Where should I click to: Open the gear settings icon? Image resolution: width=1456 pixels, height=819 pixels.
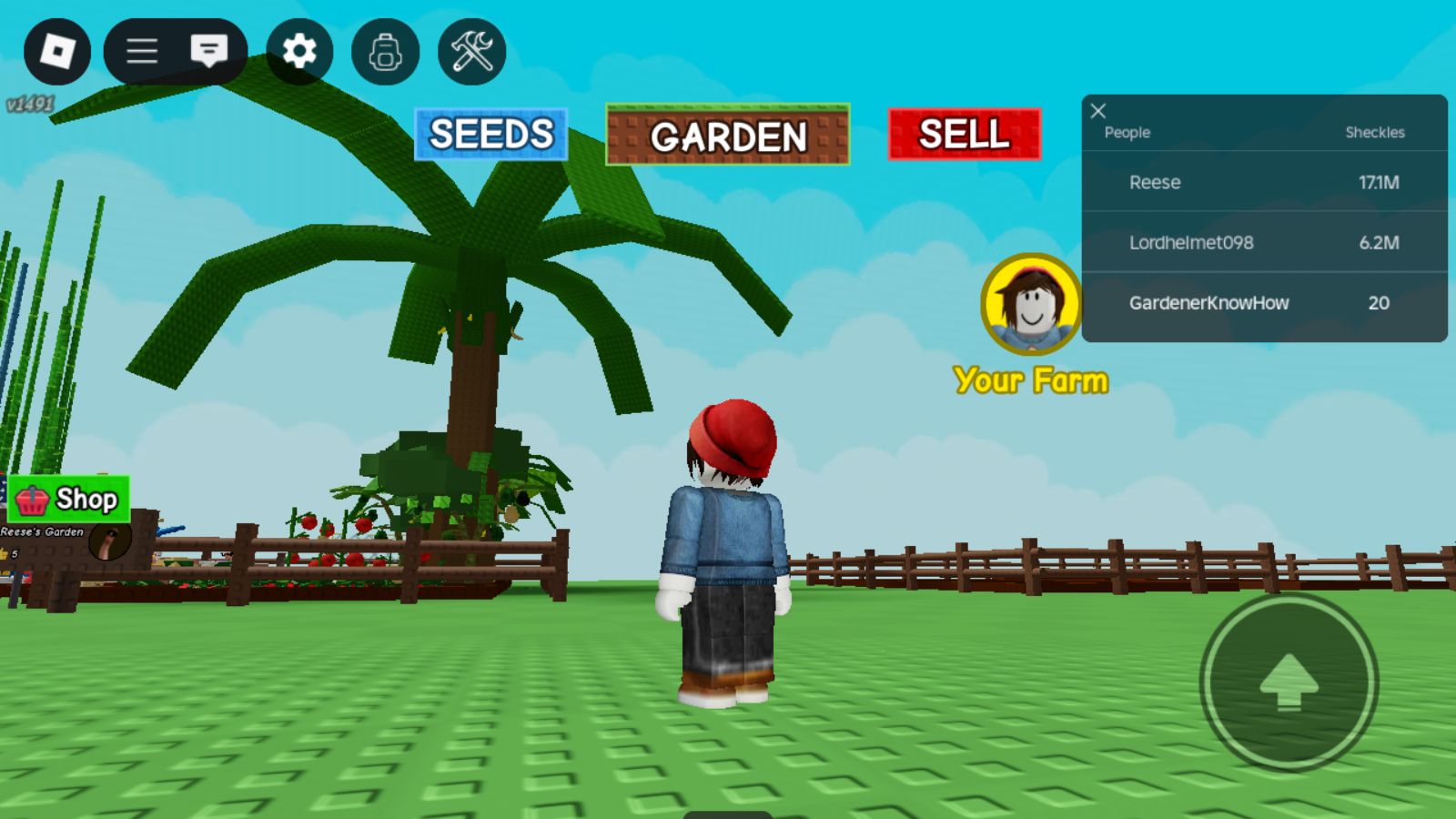(x=299, y=52)
